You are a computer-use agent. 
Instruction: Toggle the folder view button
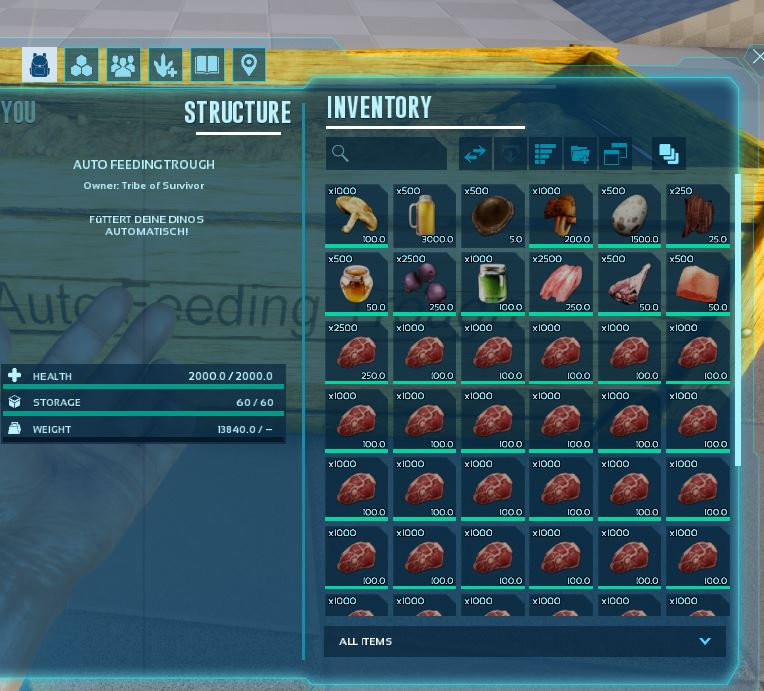(x=580, y=153)
